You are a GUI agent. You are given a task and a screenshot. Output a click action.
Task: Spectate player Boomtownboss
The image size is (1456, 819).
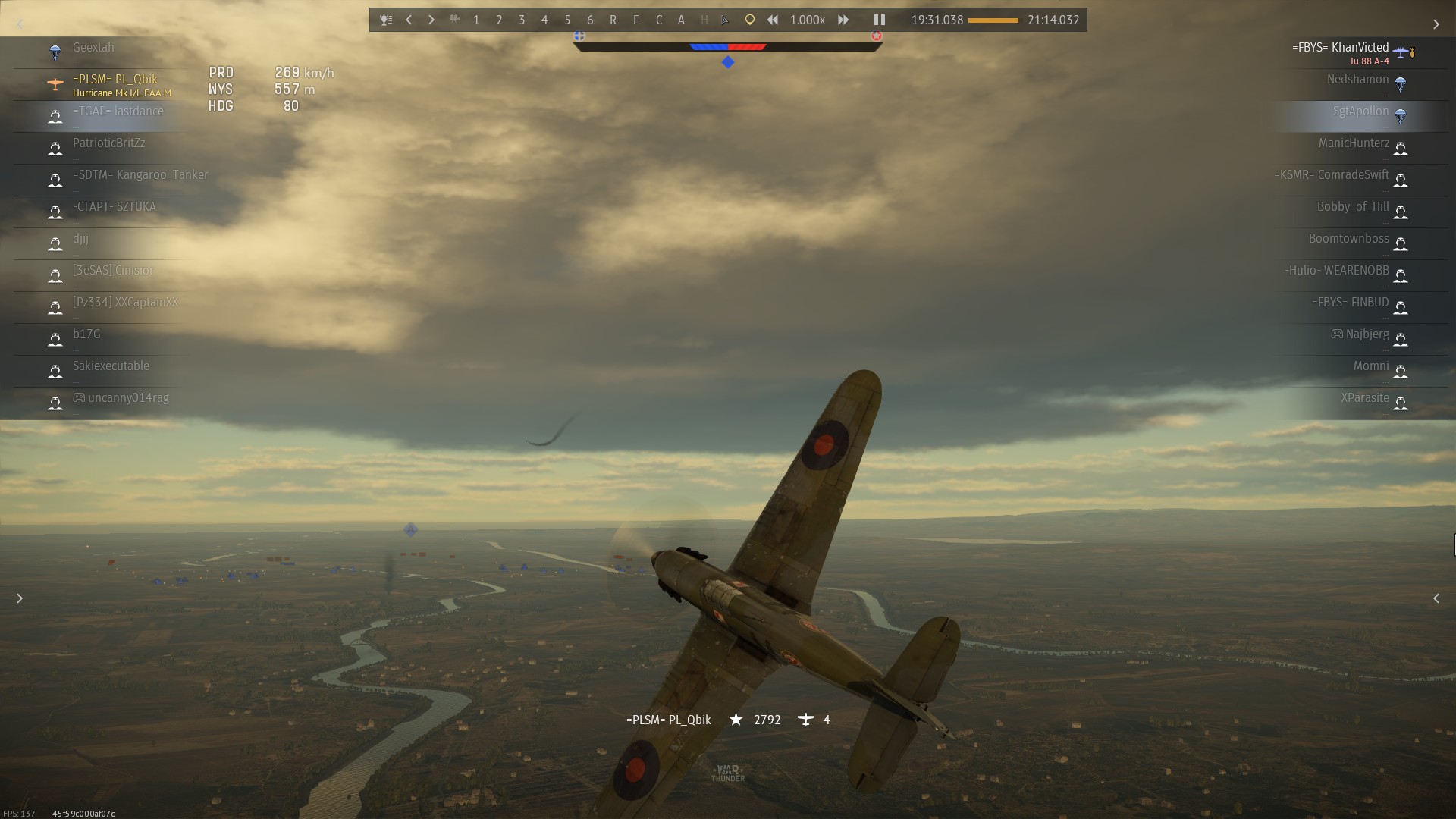coord(1348,239)
